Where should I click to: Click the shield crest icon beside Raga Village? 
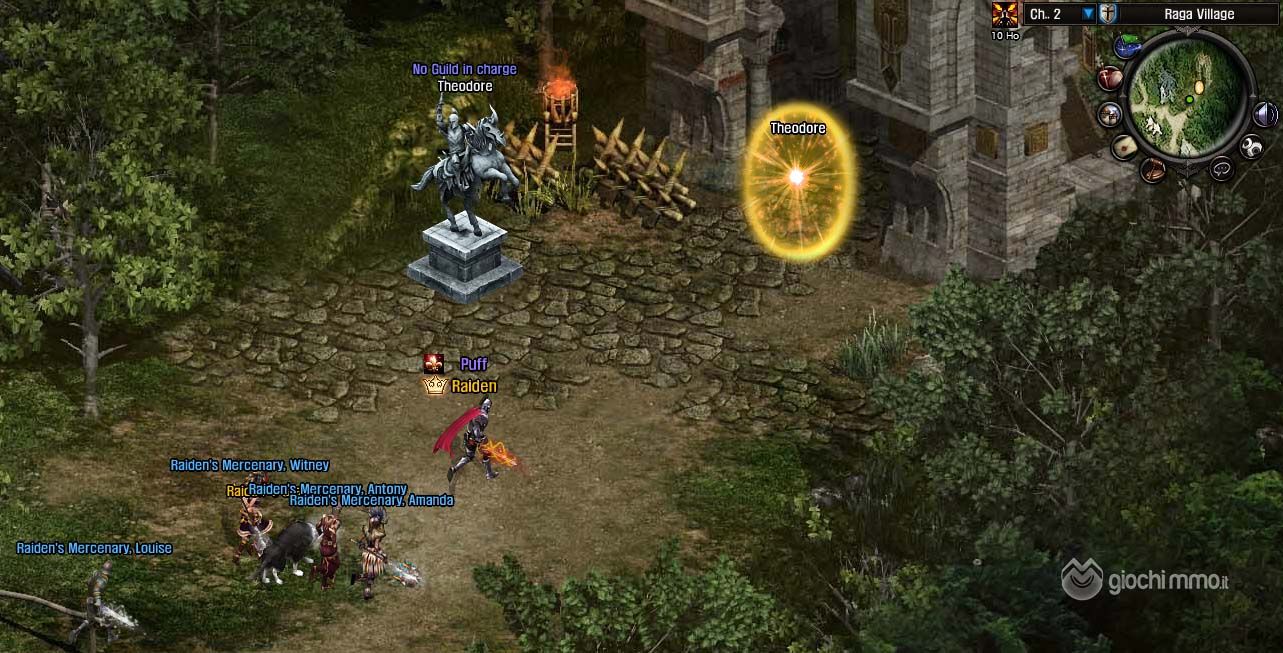tap(1108, 14)
